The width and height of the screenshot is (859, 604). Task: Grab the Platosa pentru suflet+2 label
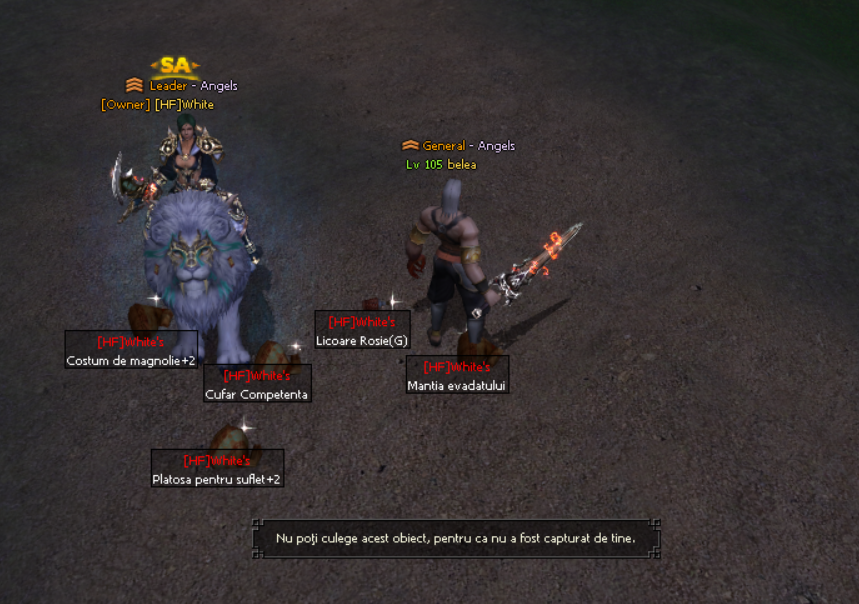217,479
